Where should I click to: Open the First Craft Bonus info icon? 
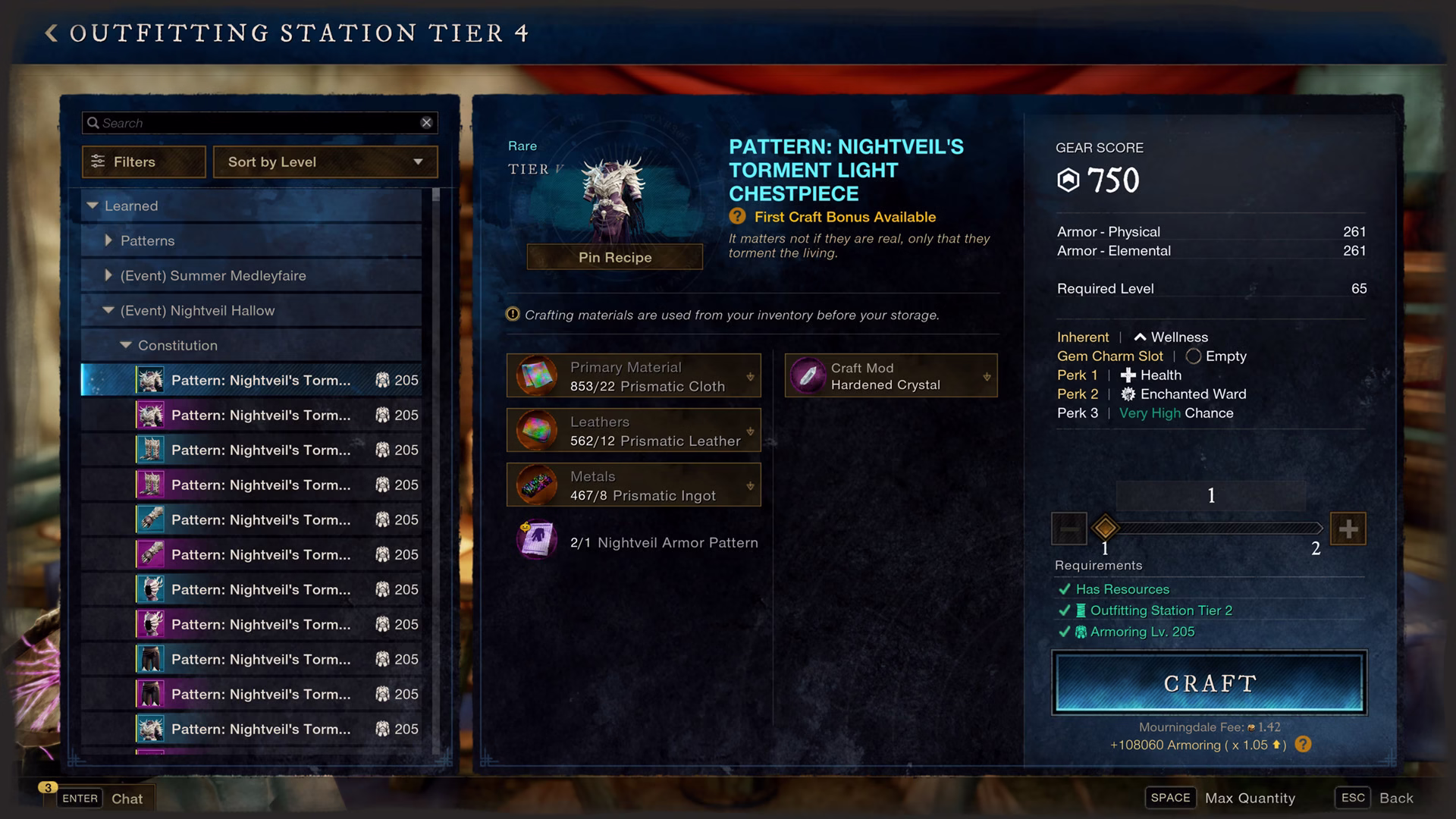(737, 217)
